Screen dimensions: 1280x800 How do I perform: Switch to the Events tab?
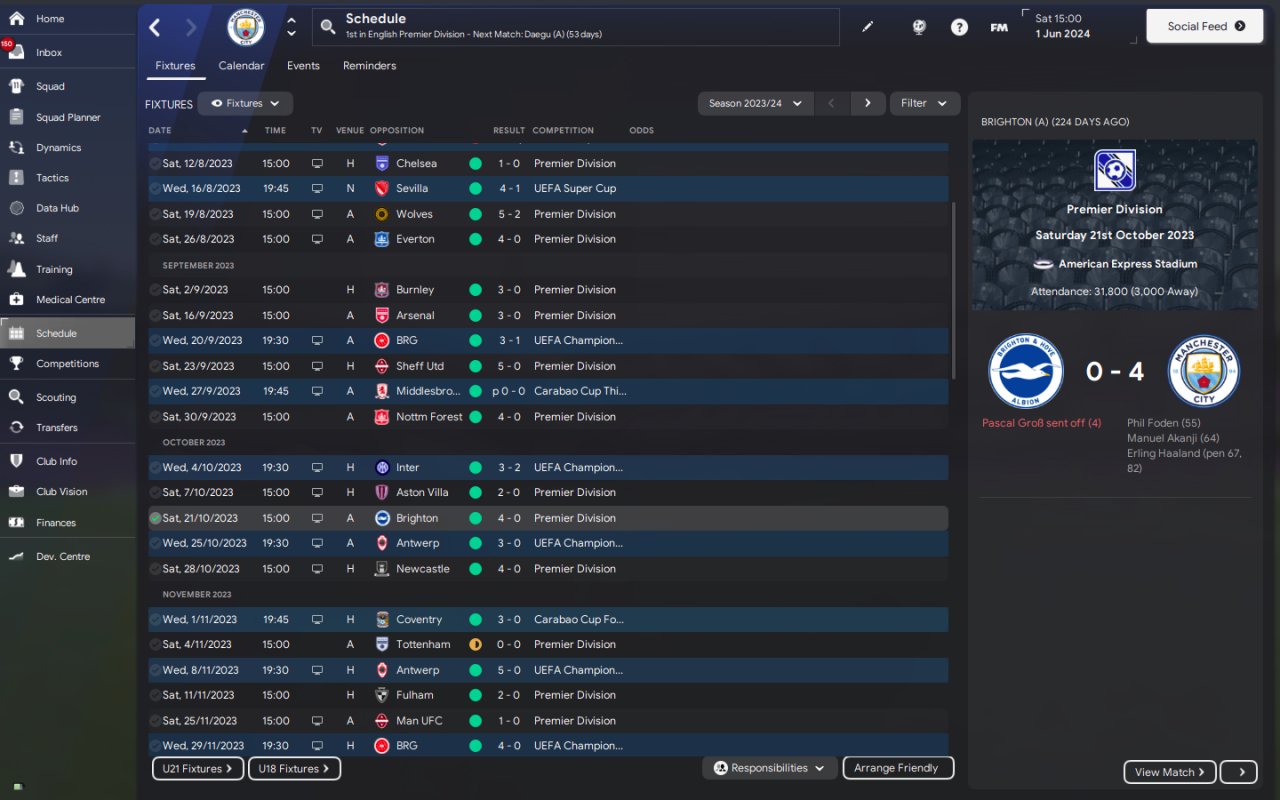click(303, 66)
